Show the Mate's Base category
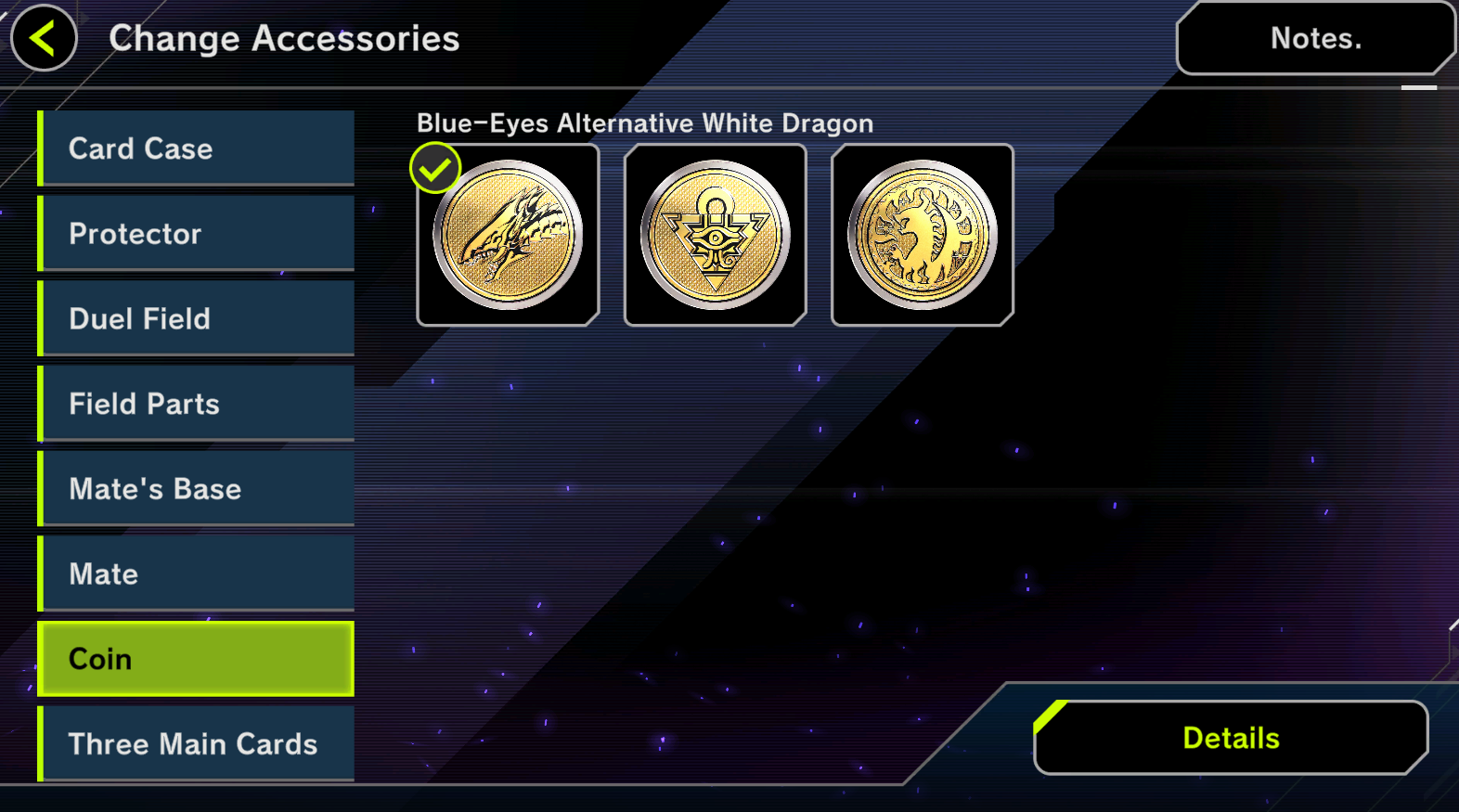The height and width of the screenshot is (812, 1459). [197, 489]
